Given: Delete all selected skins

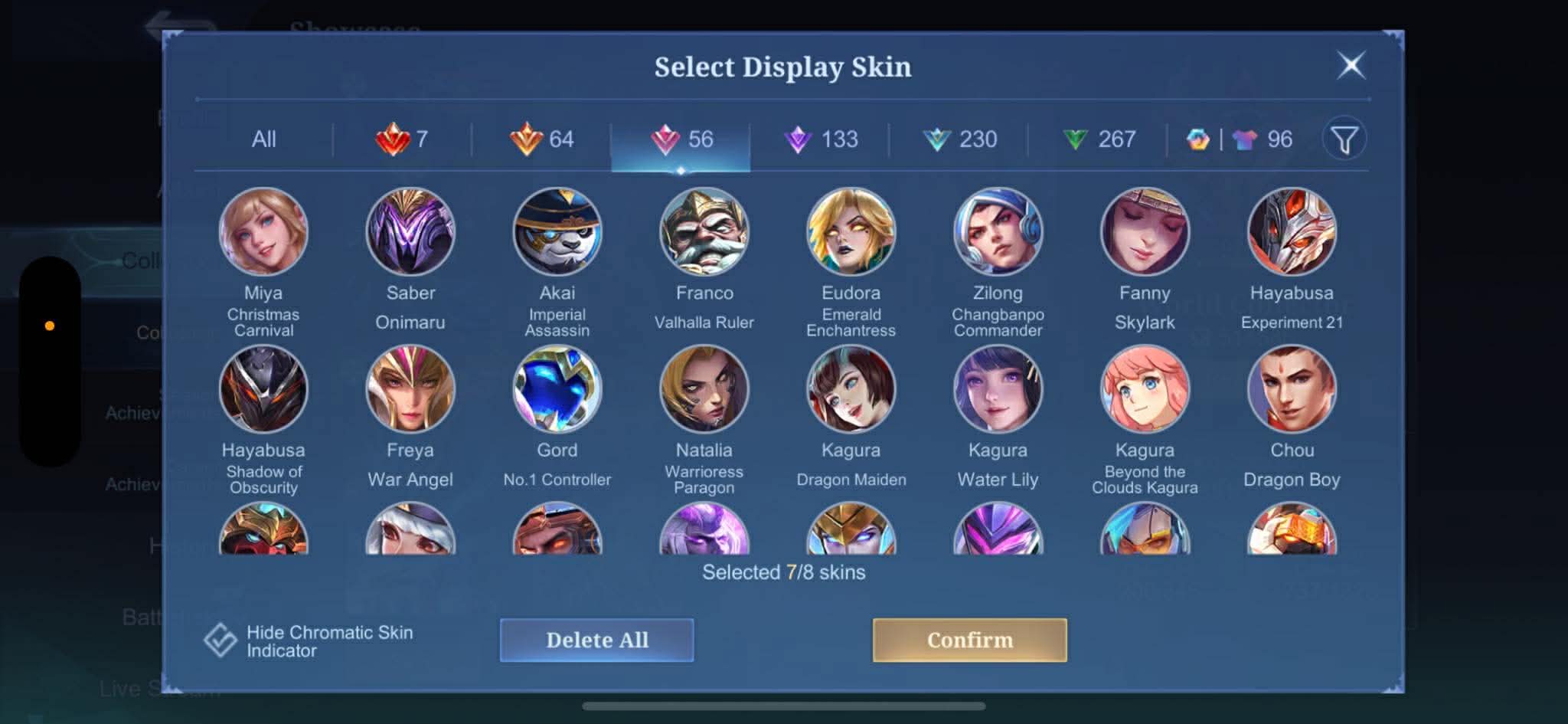Looking at the screenshot, I should point(596,640).
